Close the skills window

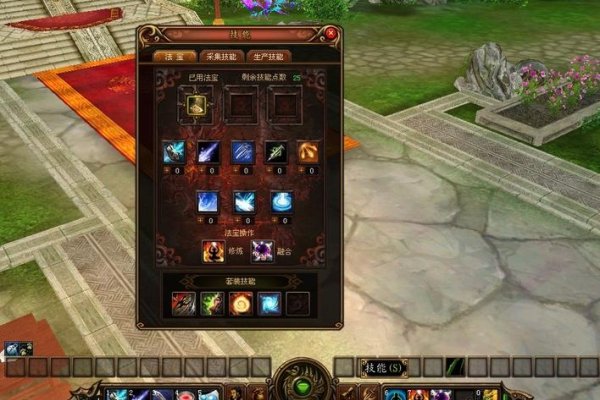click(x=331, y=34)
